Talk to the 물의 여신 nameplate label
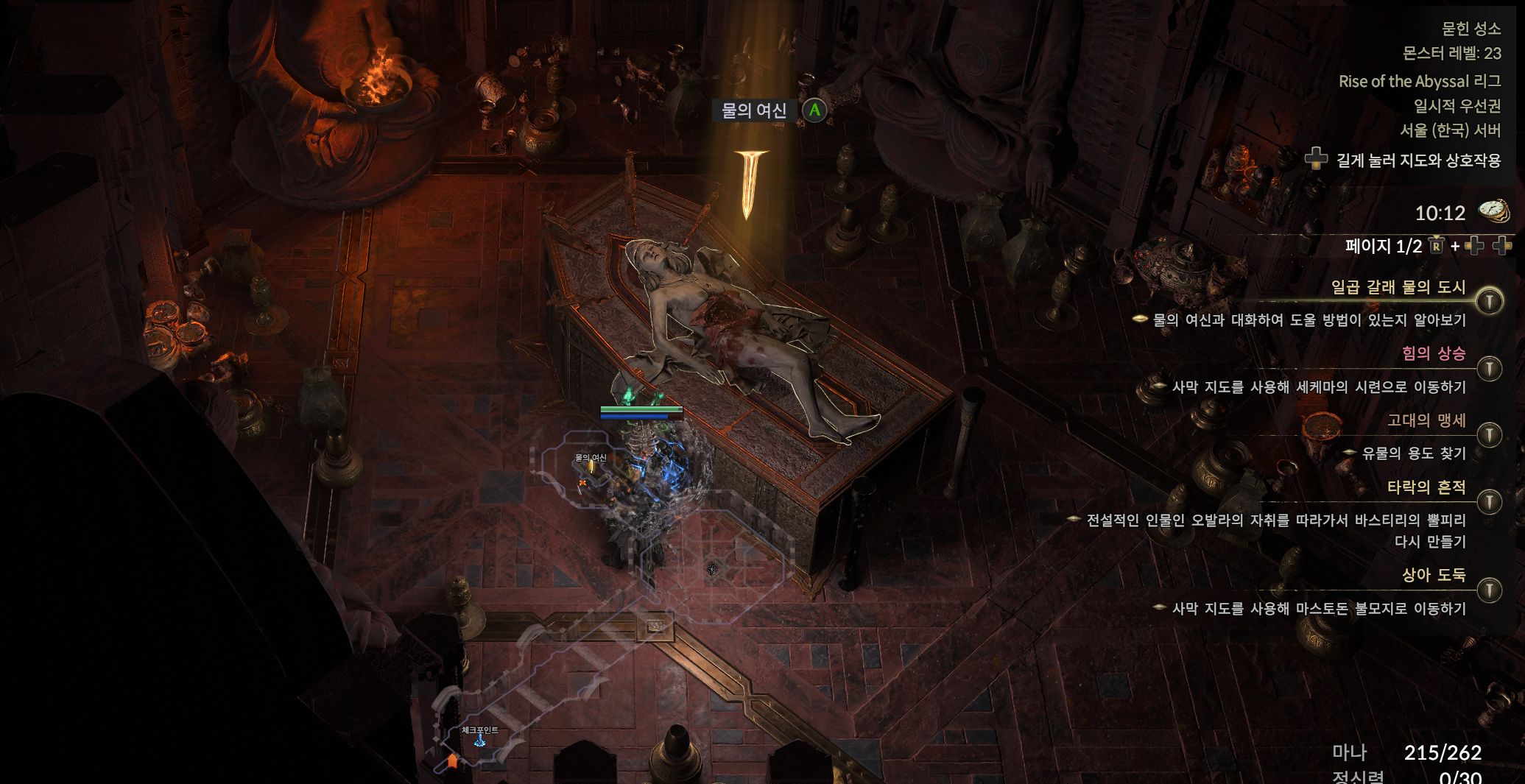 pos(754,110)
